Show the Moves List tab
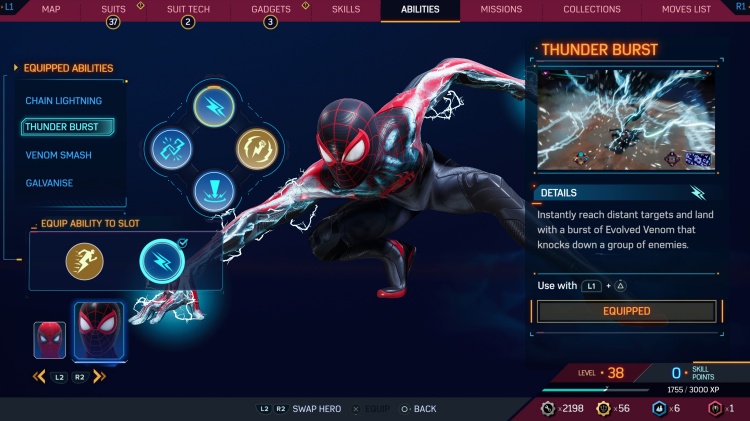This screenshot has height=421, width=750. pyautogui.click(x=686, y=10)
